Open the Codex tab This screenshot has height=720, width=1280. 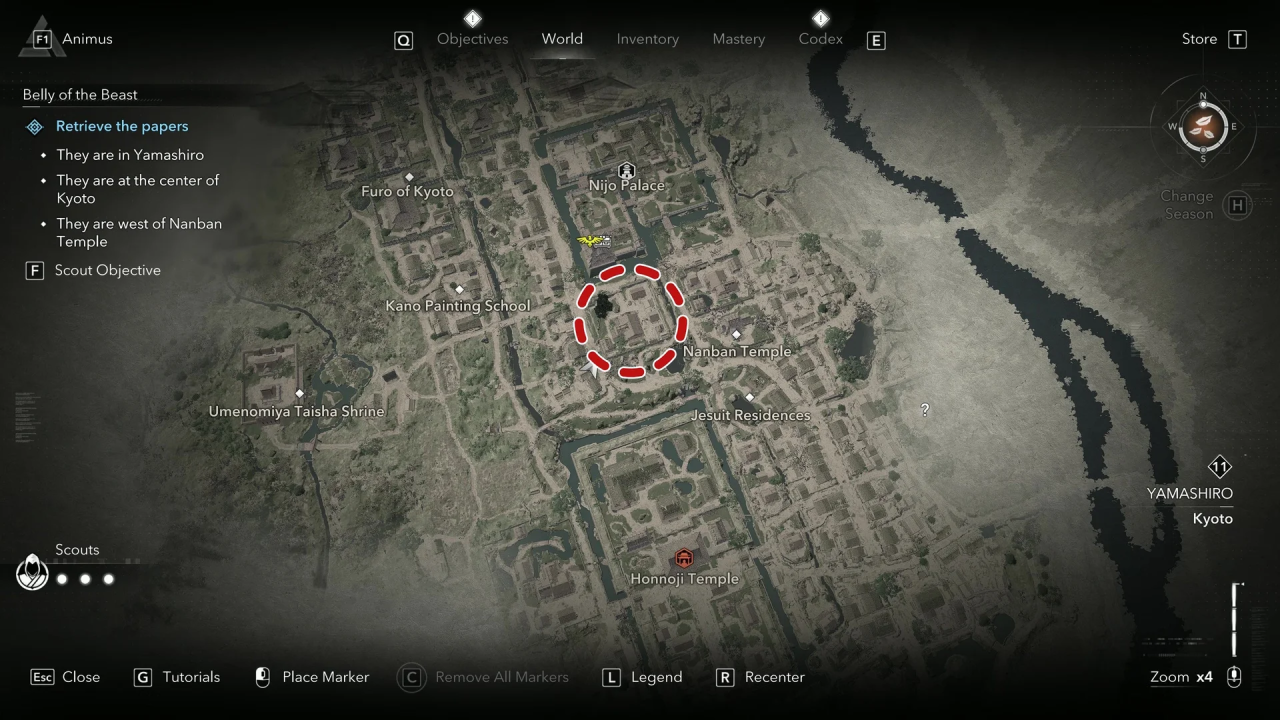click(x=820, y=39)
